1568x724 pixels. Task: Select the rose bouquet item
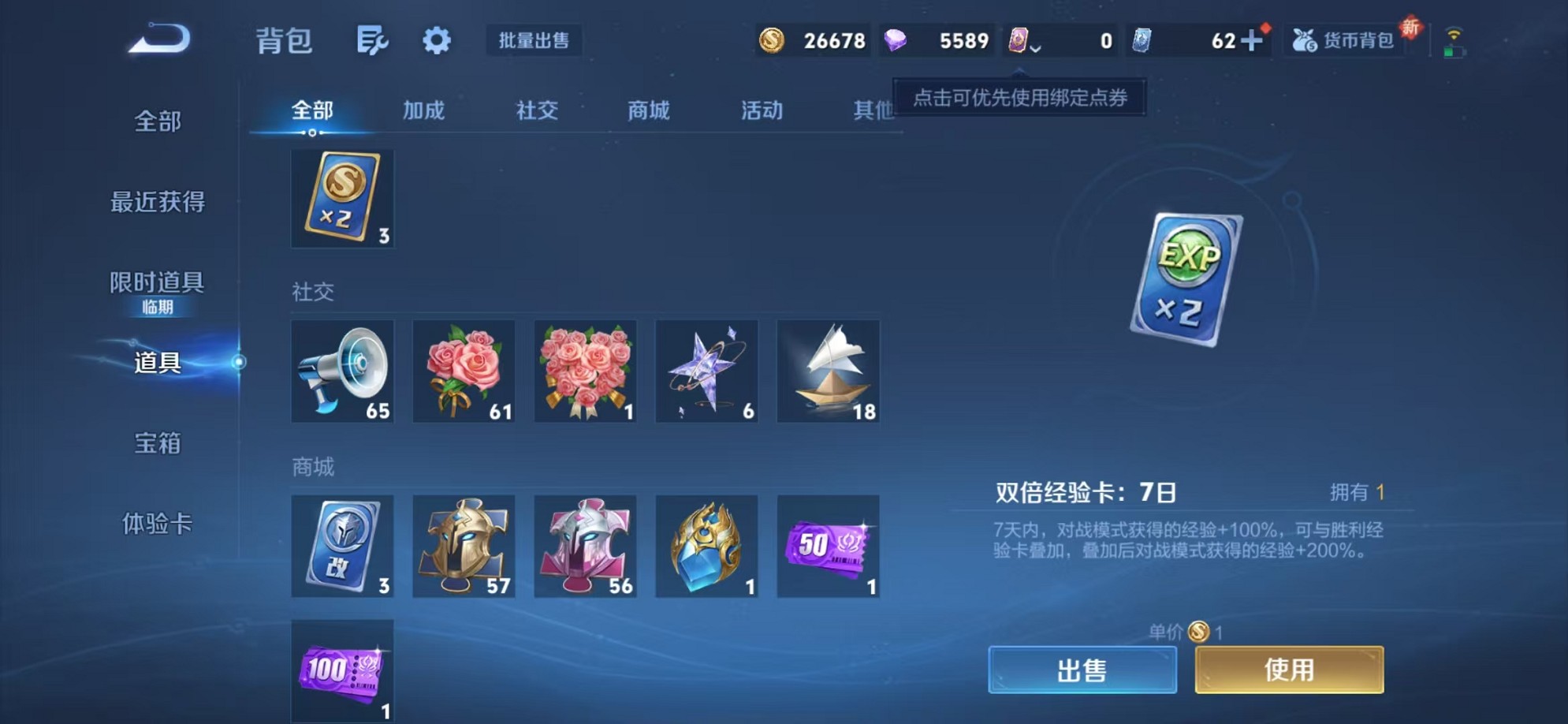pos(464,371)
